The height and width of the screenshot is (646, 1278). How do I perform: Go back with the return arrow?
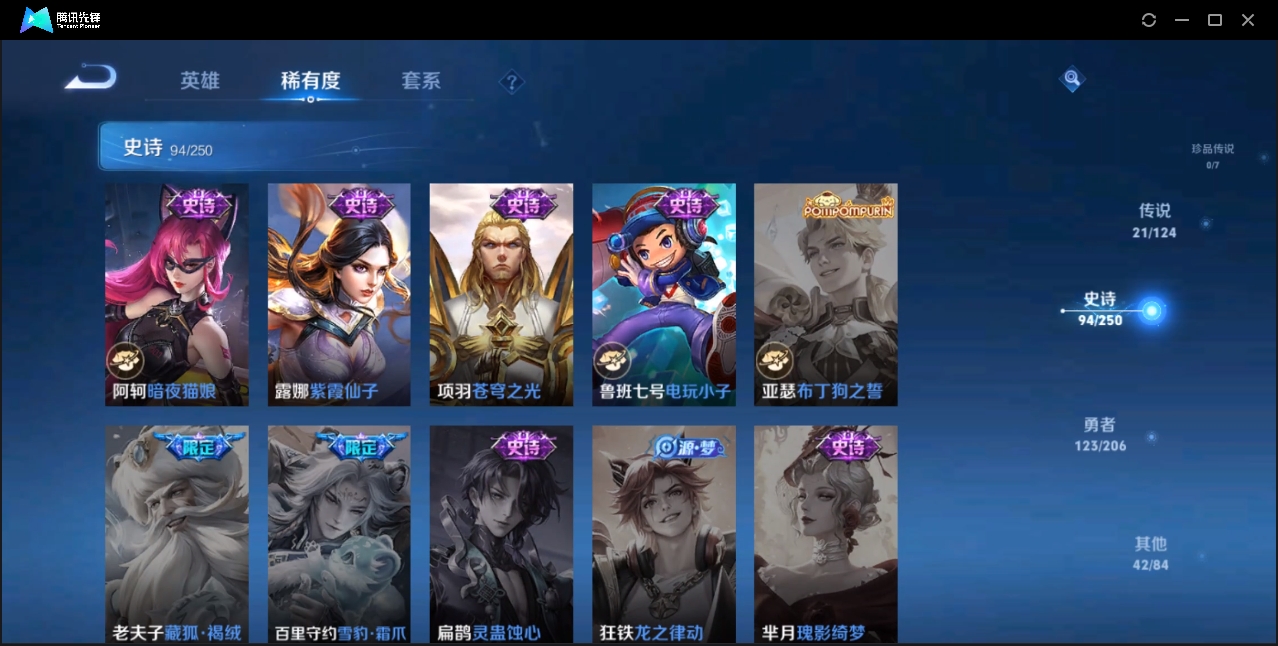click(91, 78)
